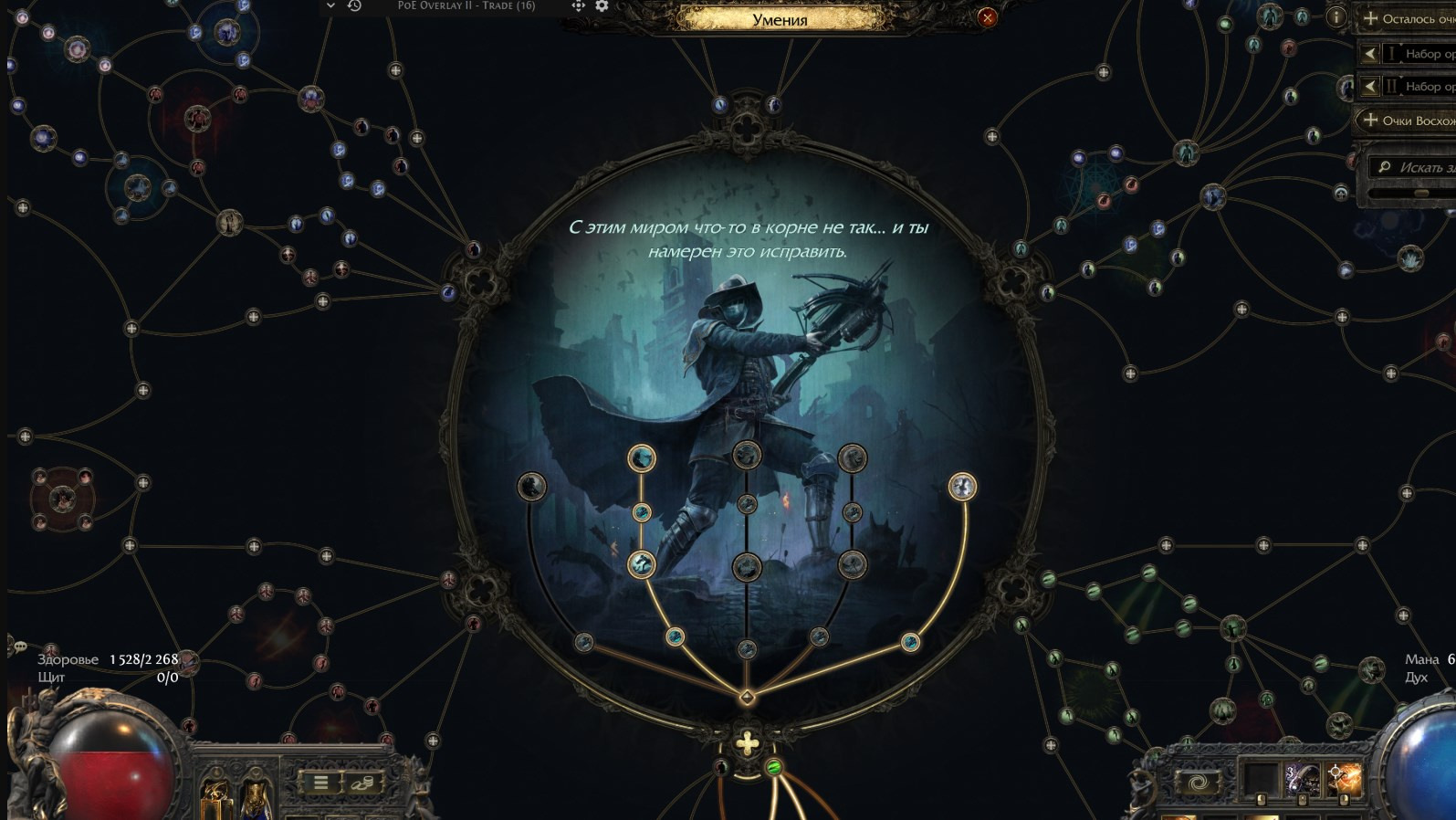Screen dimensions: 1456x820
Task: Click the blue mana flask slot
Action: pos(257,798)
